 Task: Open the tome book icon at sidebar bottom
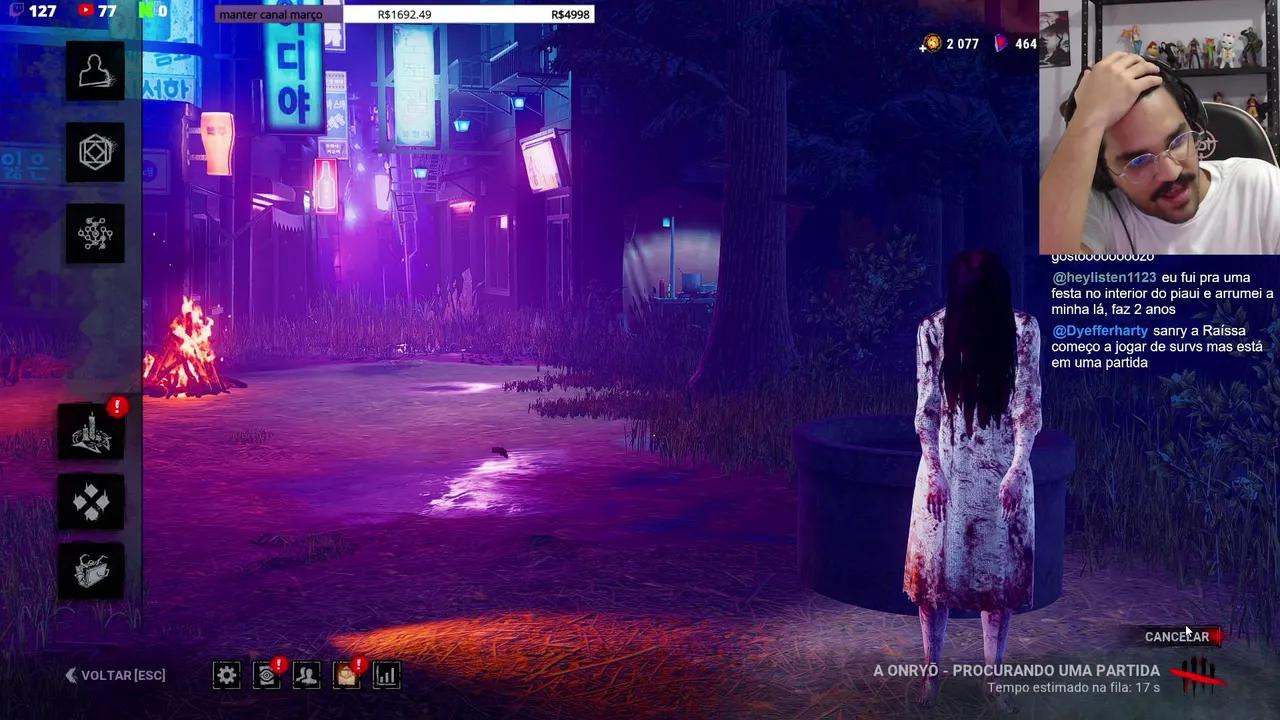coord(92,570)
